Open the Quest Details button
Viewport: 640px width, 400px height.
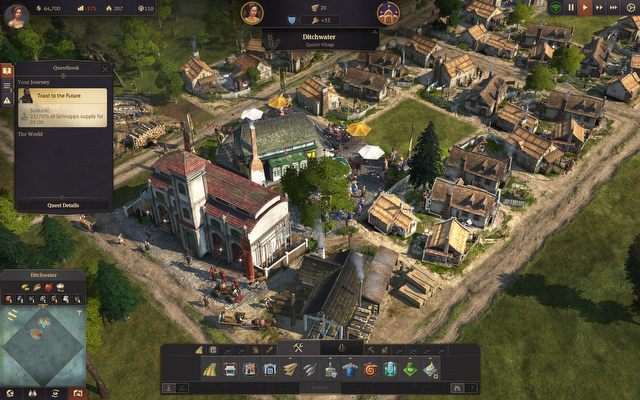coord(63,205)
